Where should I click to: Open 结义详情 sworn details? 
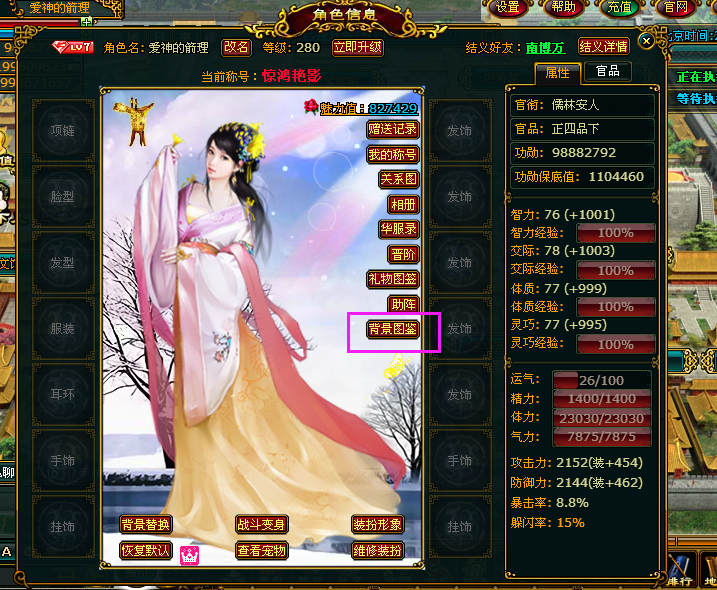pyautogui.click(x=603, y=47)
